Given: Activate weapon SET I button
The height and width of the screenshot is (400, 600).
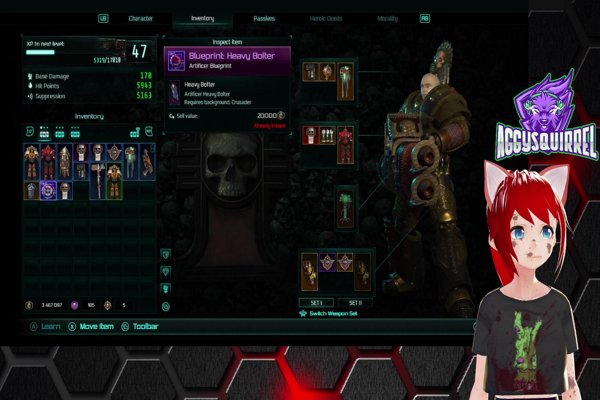Looking at the screenshot, I should (x=316, y=303).
